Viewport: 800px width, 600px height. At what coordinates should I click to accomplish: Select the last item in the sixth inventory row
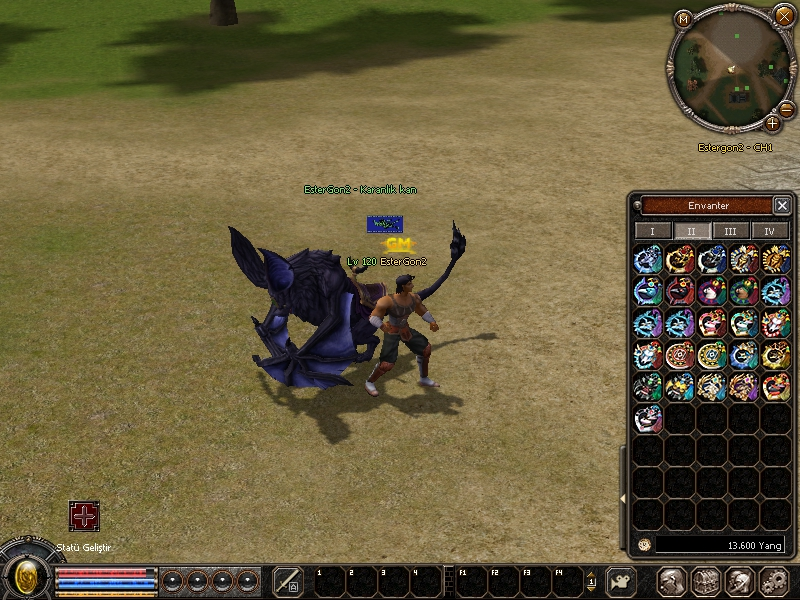coord(648,418)
